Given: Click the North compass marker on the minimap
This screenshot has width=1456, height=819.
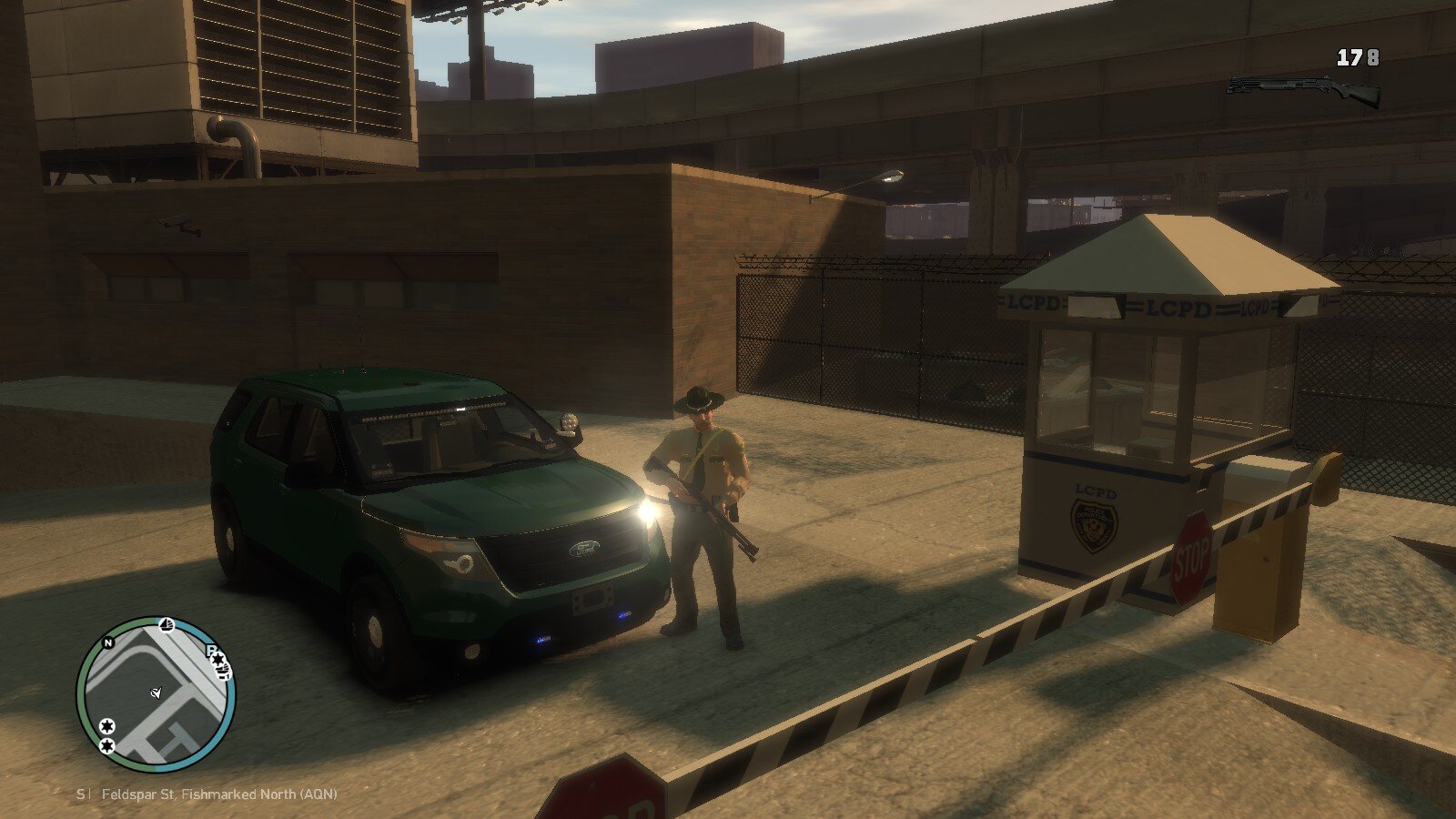Looking at the screenshot, I should click(108, 643).
